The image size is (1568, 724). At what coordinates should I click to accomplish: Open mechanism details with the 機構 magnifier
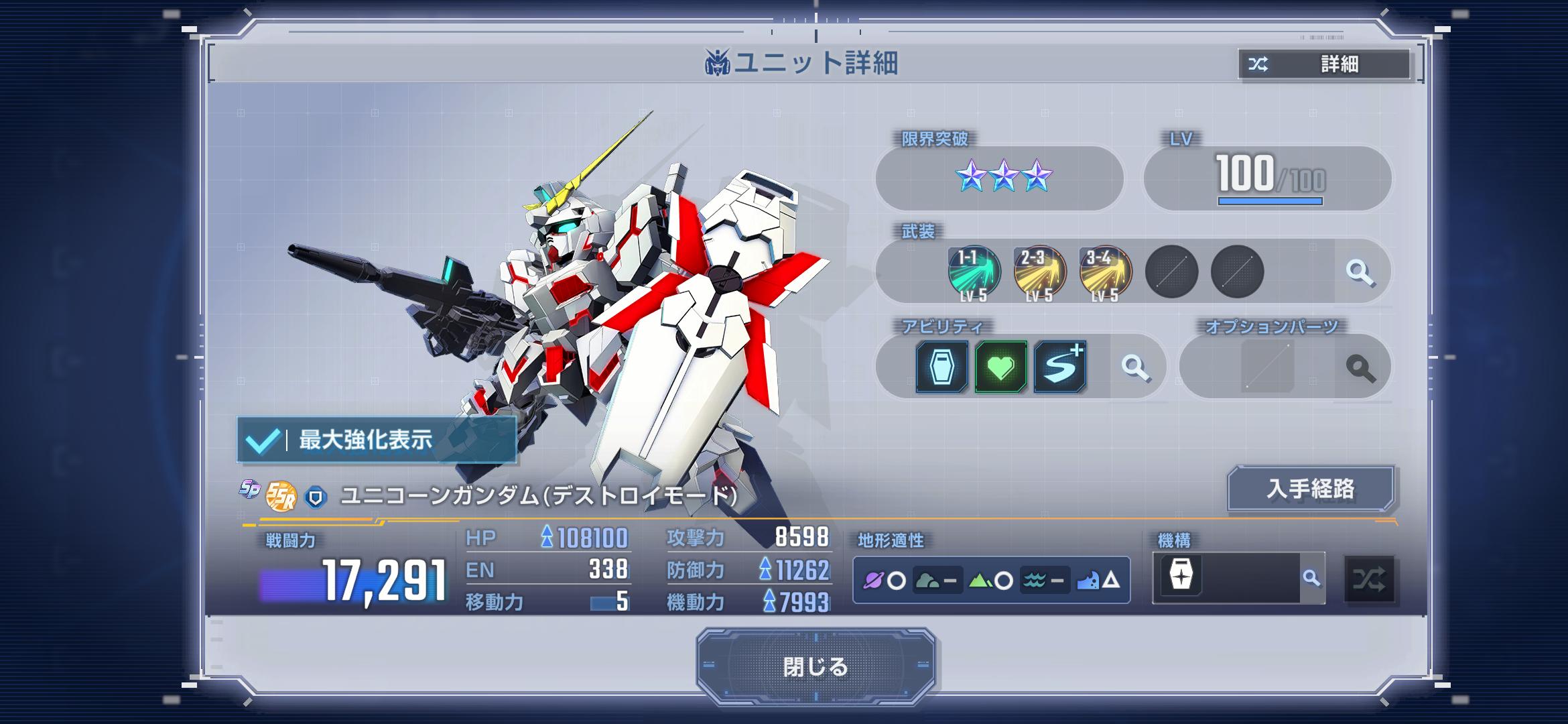tap(1311, 578)
